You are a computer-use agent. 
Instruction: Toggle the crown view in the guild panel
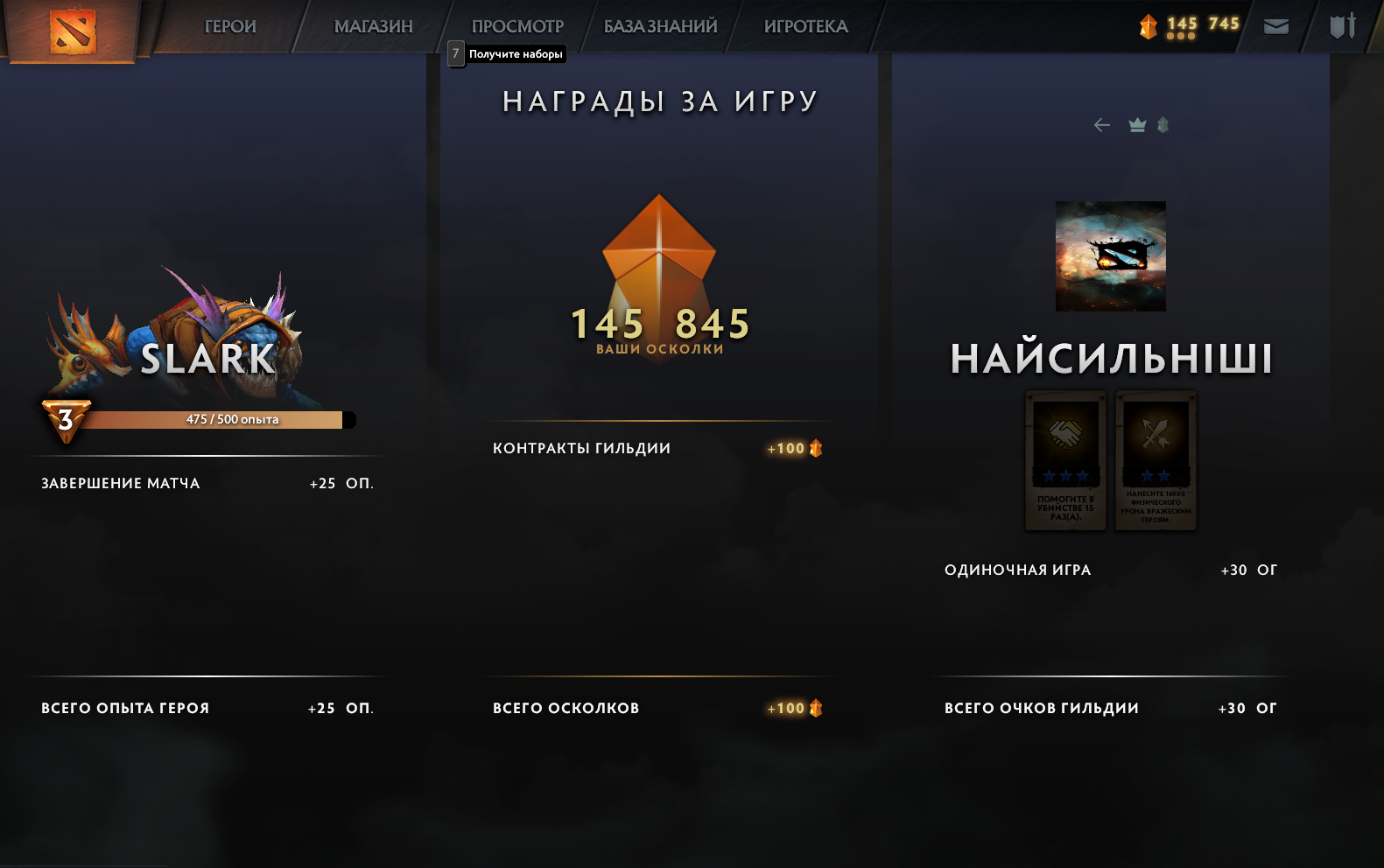click(x=1136, y=125)
